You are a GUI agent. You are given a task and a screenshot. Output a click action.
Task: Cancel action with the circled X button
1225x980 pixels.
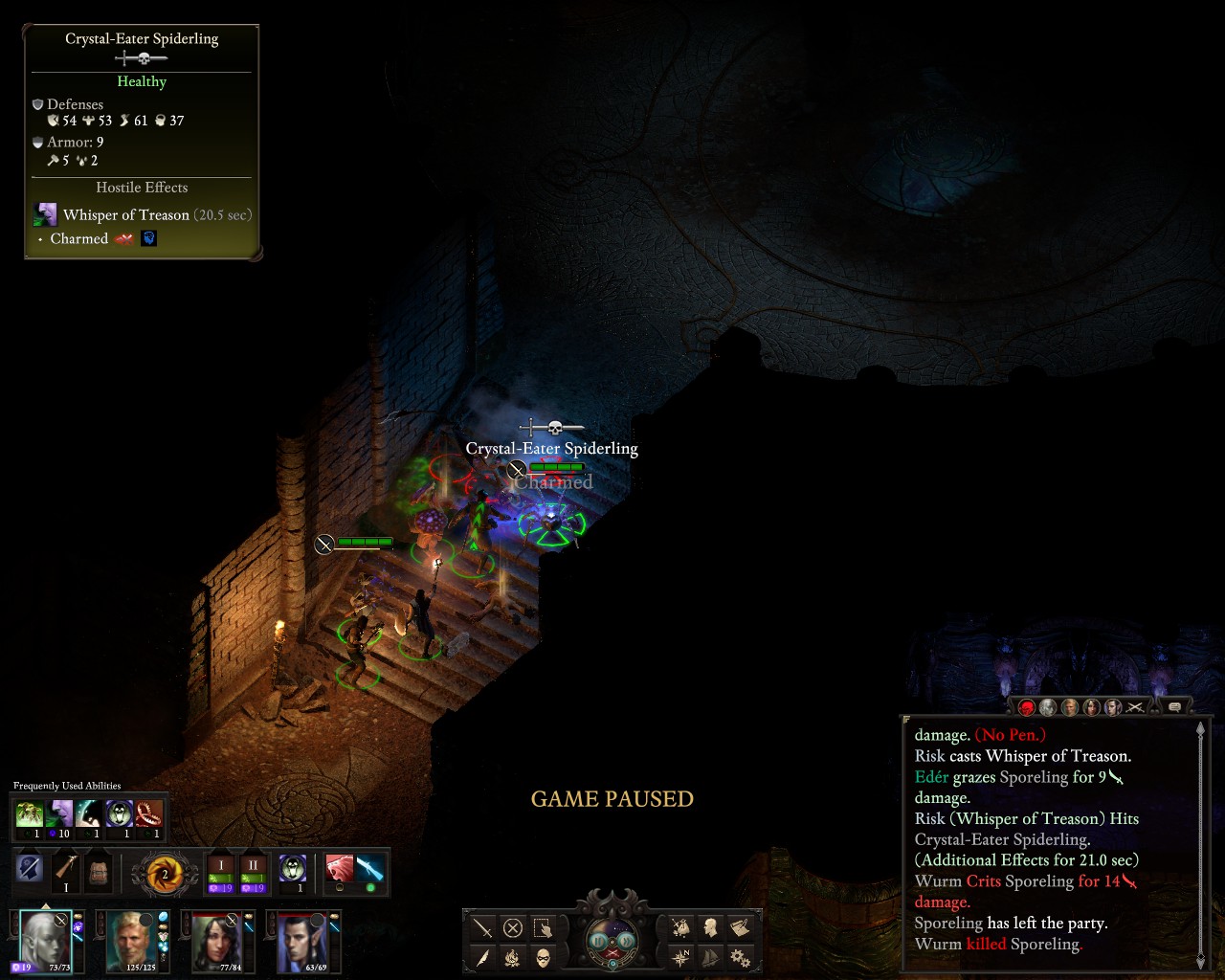coord(513,927)
